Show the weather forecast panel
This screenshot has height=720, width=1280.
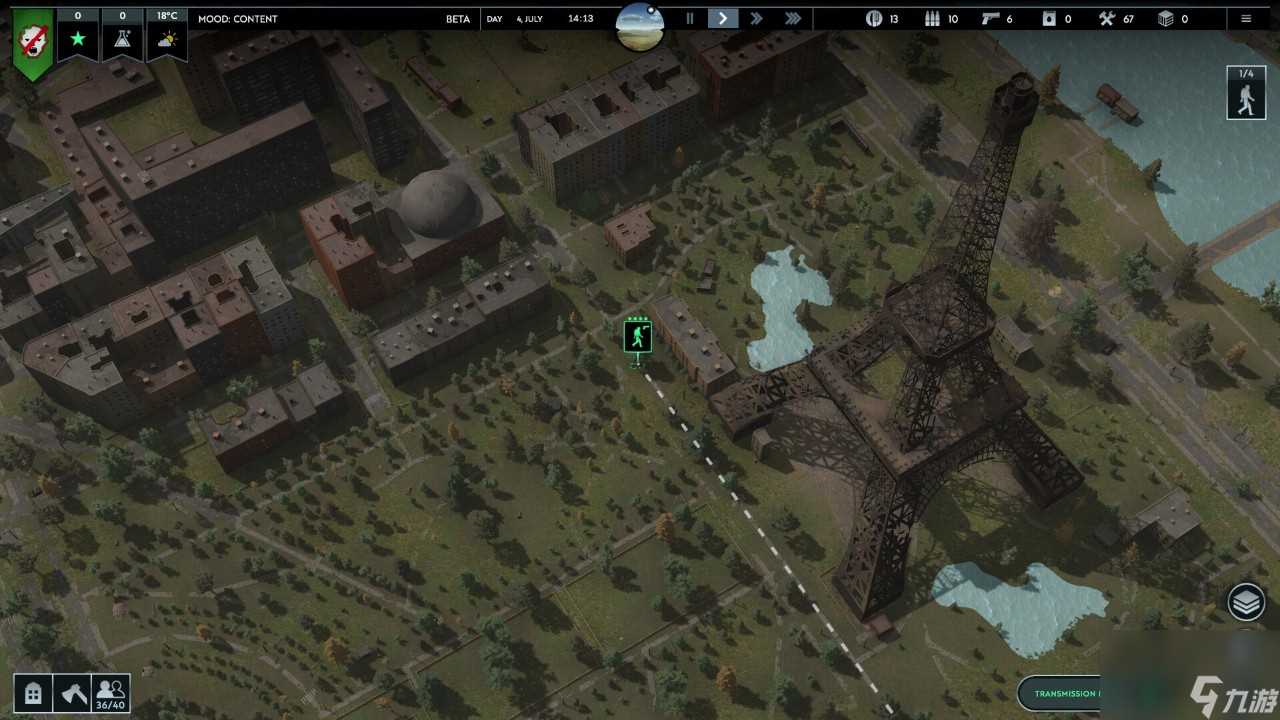(167, 39)
